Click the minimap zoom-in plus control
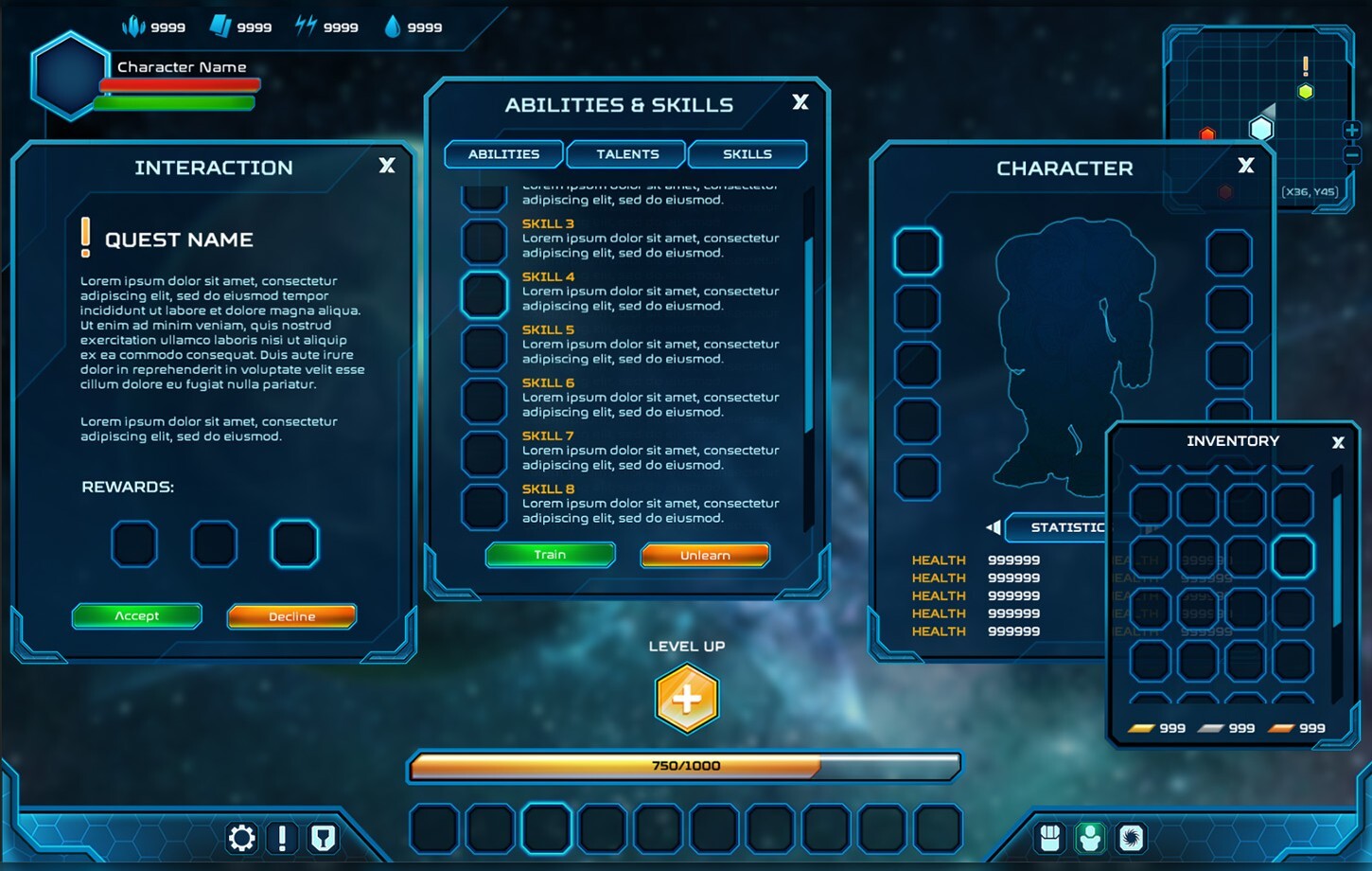The width and height of the screenshot is (1372, 871). tap(1352, 130)
